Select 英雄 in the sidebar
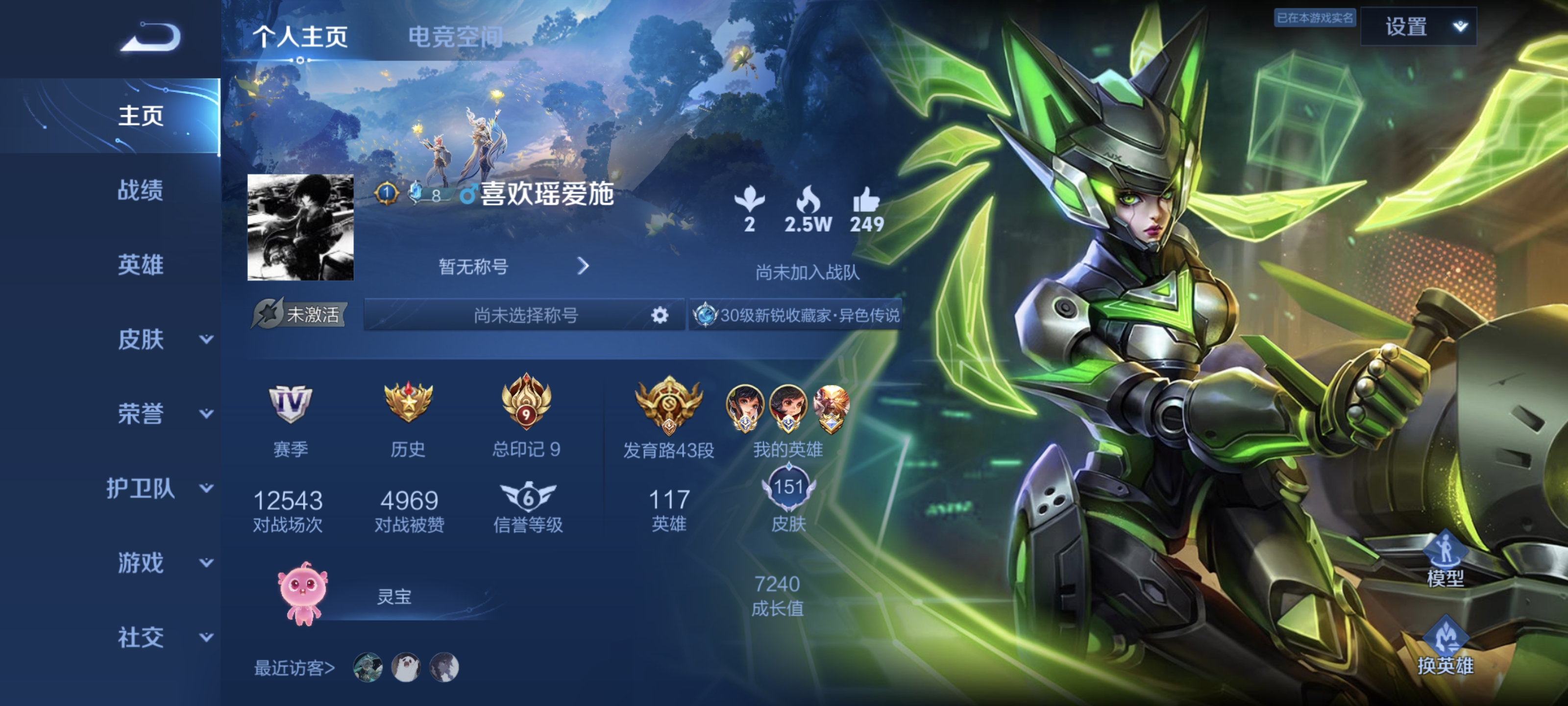 pyautogui.click(x=141, y=265)
